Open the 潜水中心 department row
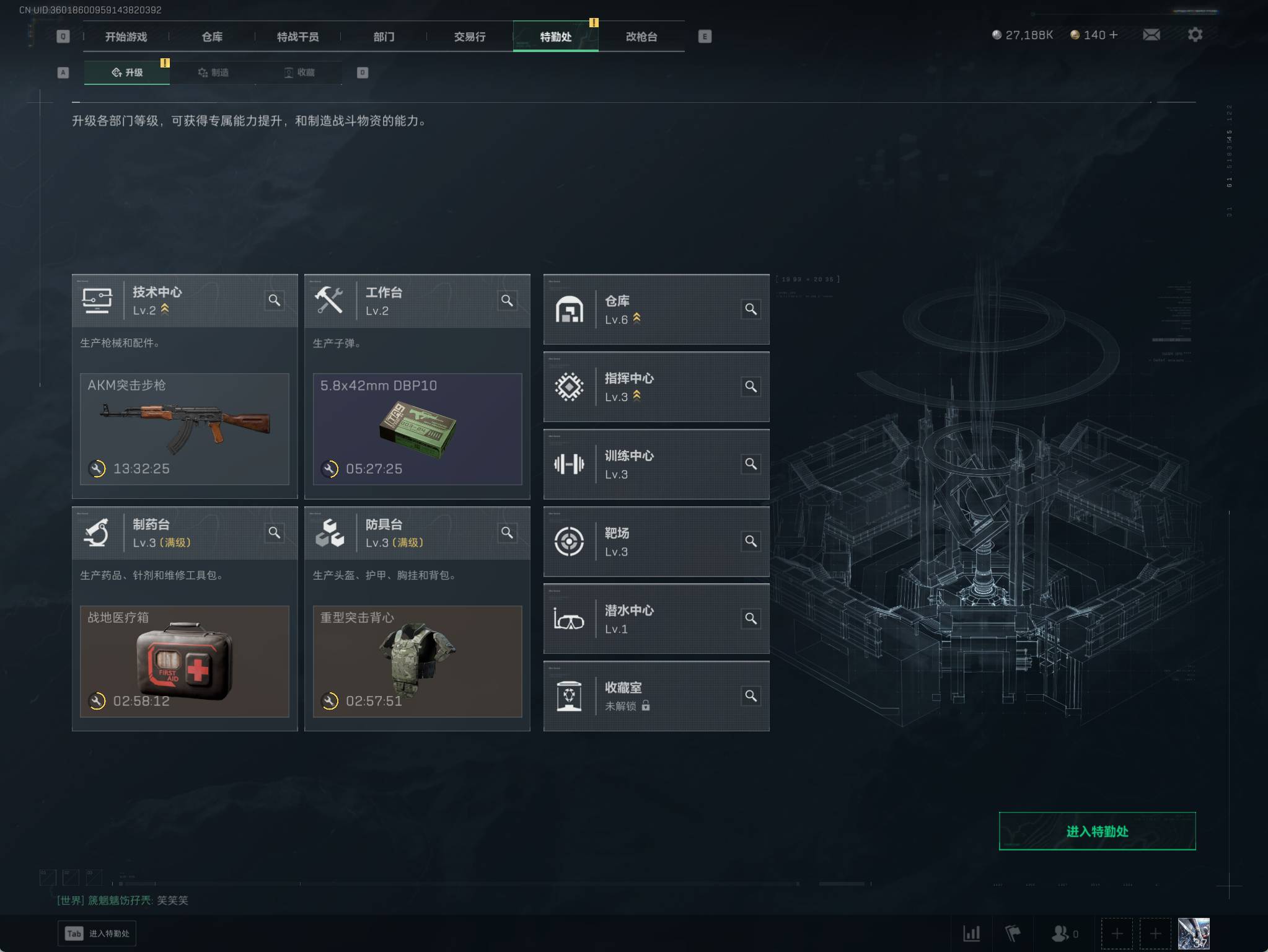Screen dimensions: 1268x952 tap(656, 619)
